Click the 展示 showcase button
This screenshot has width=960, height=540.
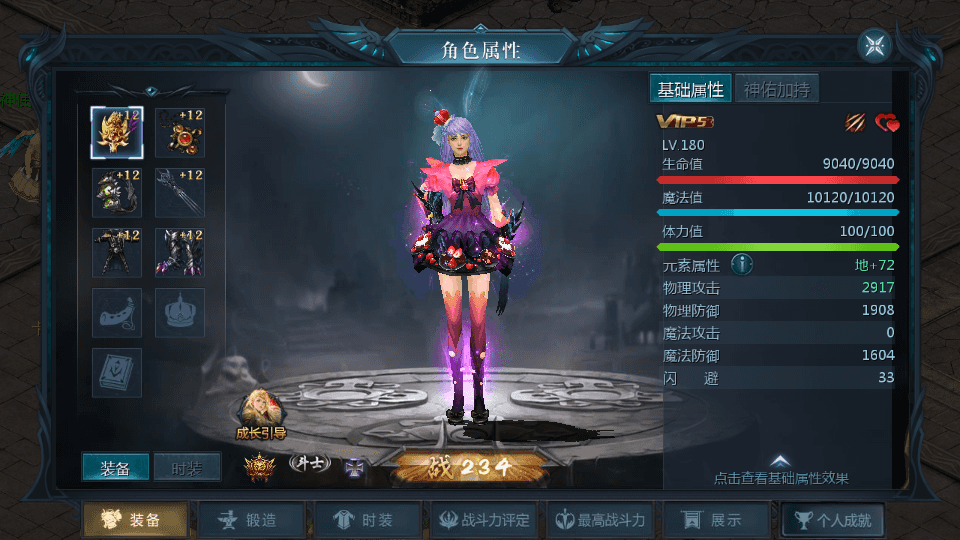(x=717, y=520)
